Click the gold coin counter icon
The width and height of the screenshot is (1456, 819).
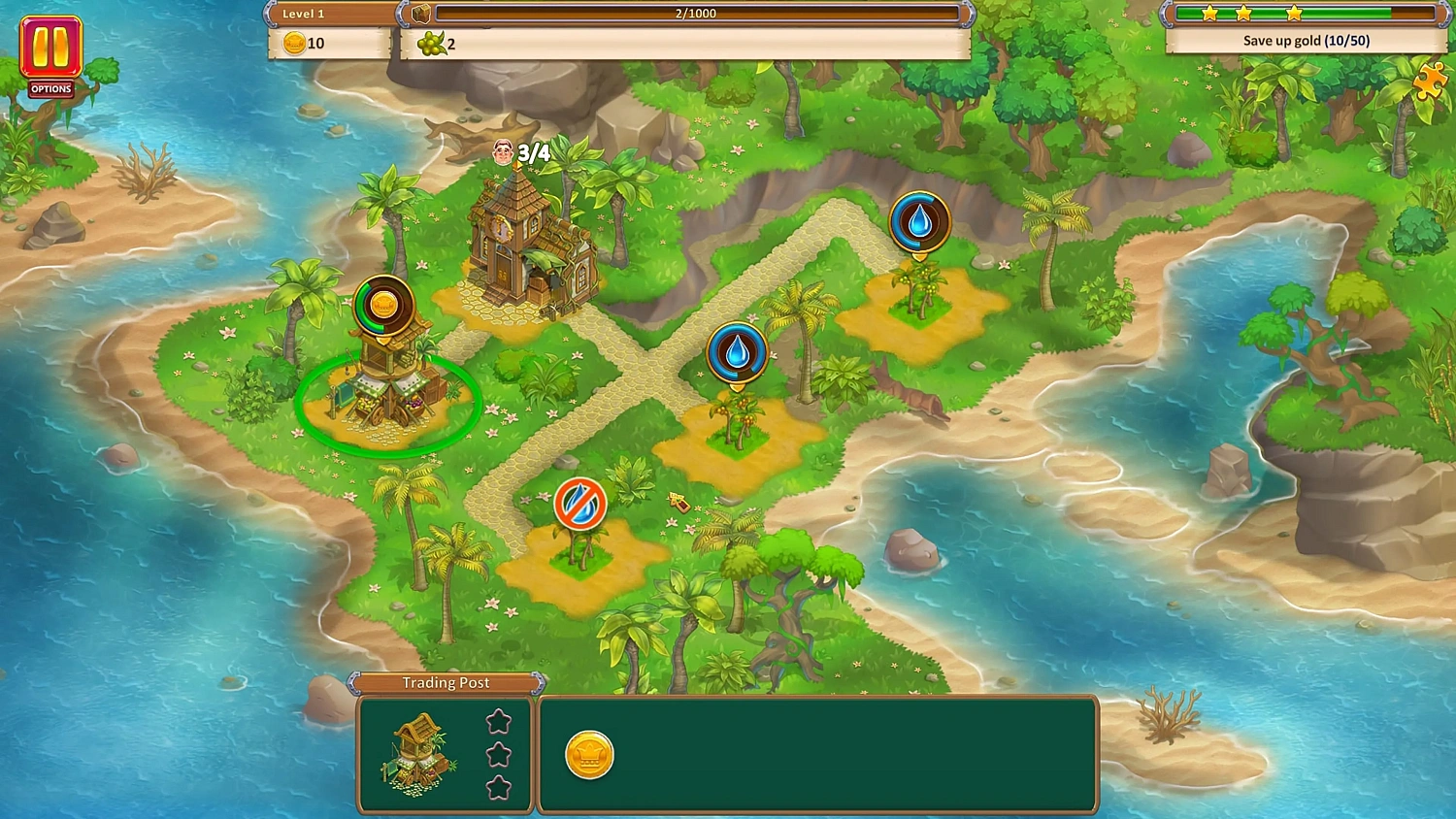pyautogui.click(x=294, y=44)
